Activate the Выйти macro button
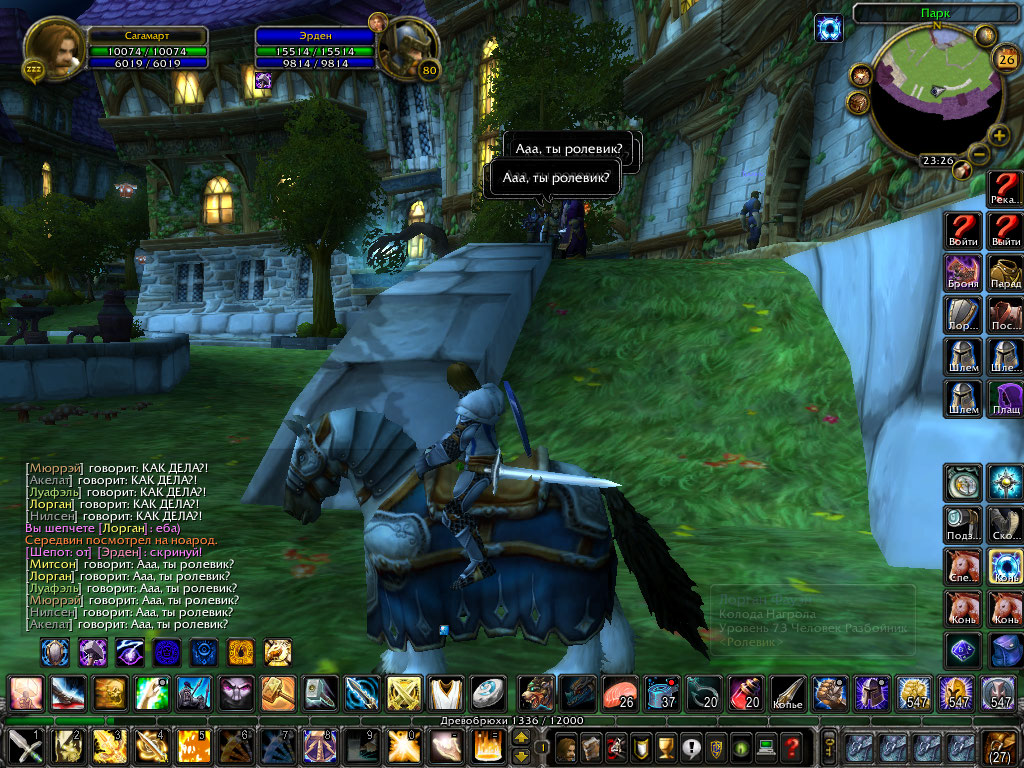Image resolution: width=1024 pixels, height=768 pixels. pos(1006,229)
